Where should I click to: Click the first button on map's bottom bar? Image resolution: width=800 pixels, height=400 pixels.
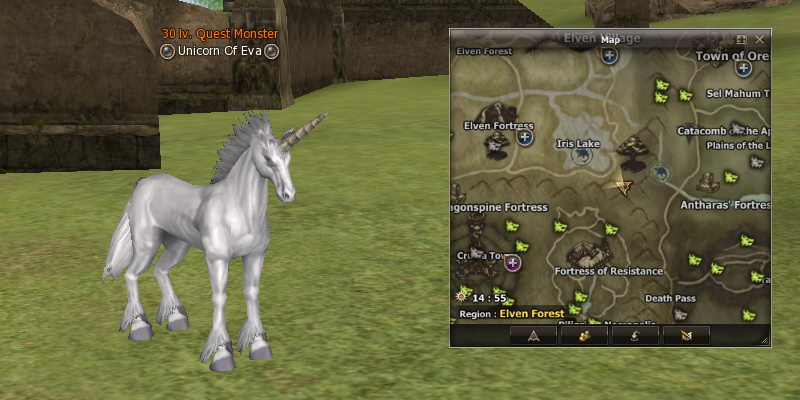533,335
